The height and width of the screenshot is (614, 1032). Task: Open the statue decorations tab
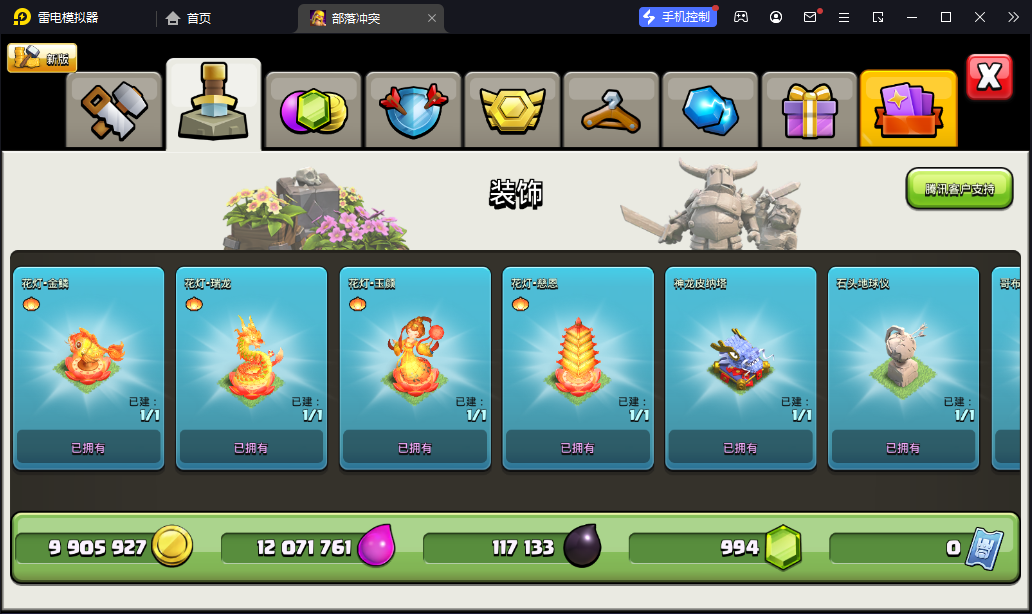click(x=213, y=105)
